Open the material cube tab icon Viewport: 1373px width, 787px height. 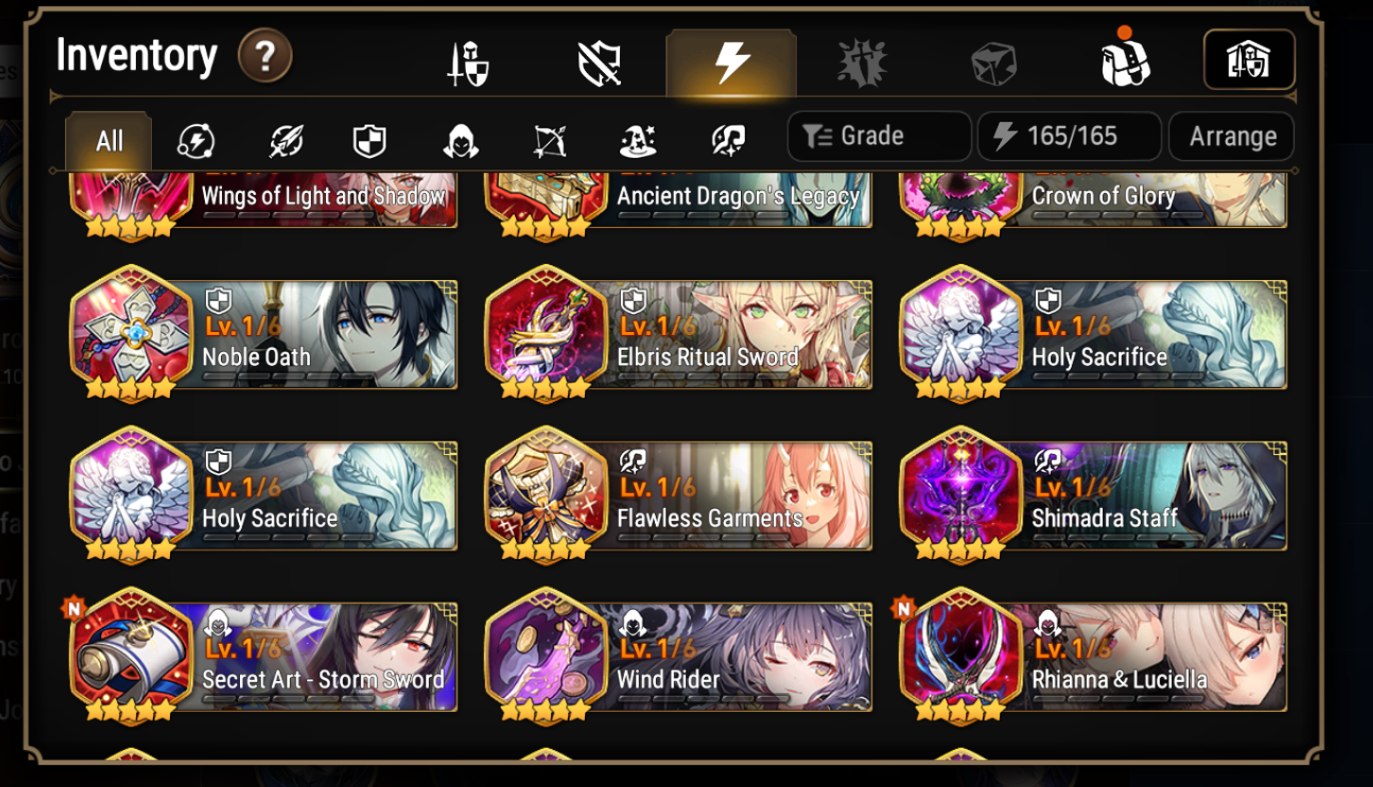[994, 59]
